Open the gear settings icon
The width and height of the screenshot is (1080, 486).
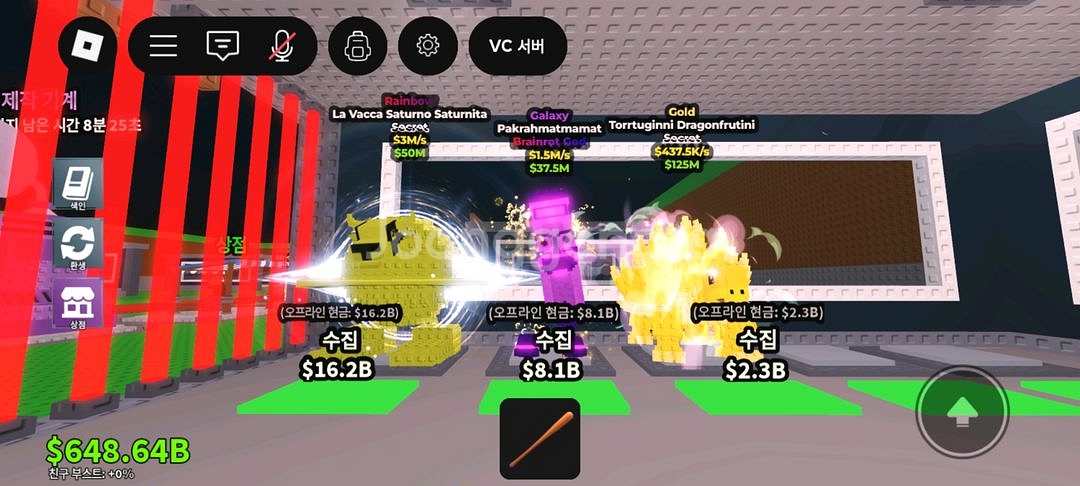[428, 46]
